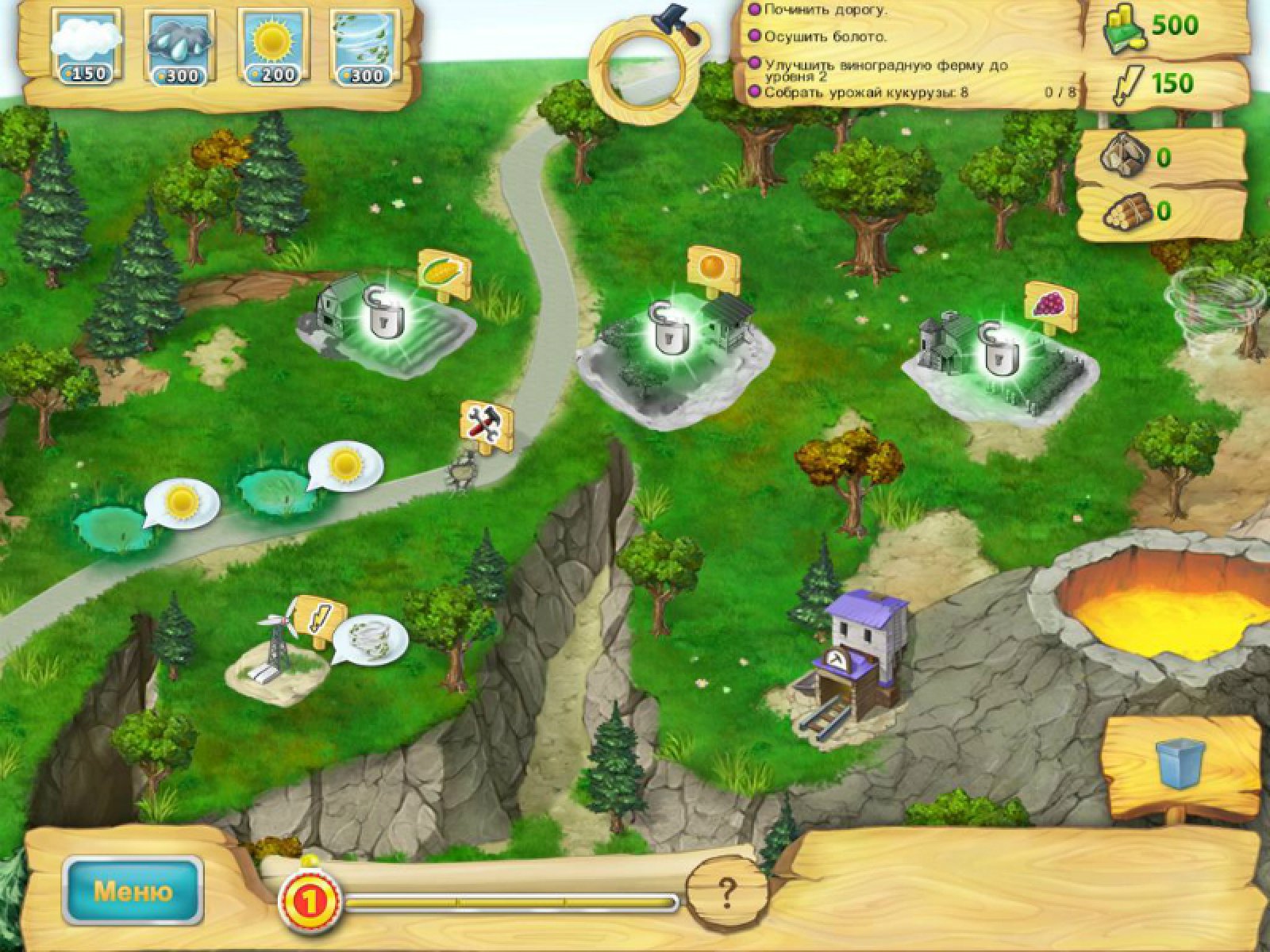Click the road repair tools sign
The image size is (1270, 952).
point(486,423)
